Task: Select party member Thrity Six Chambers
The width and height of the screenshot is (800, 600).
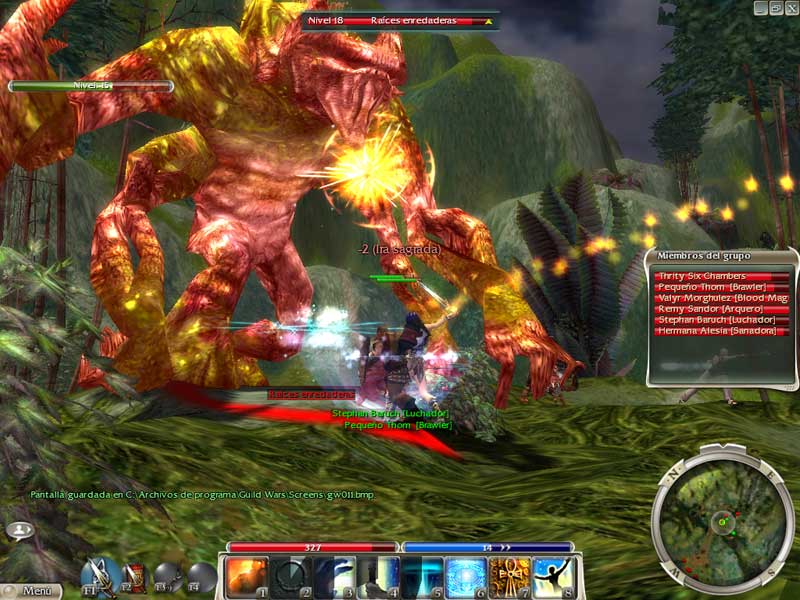Action: [x=722, y=276]
